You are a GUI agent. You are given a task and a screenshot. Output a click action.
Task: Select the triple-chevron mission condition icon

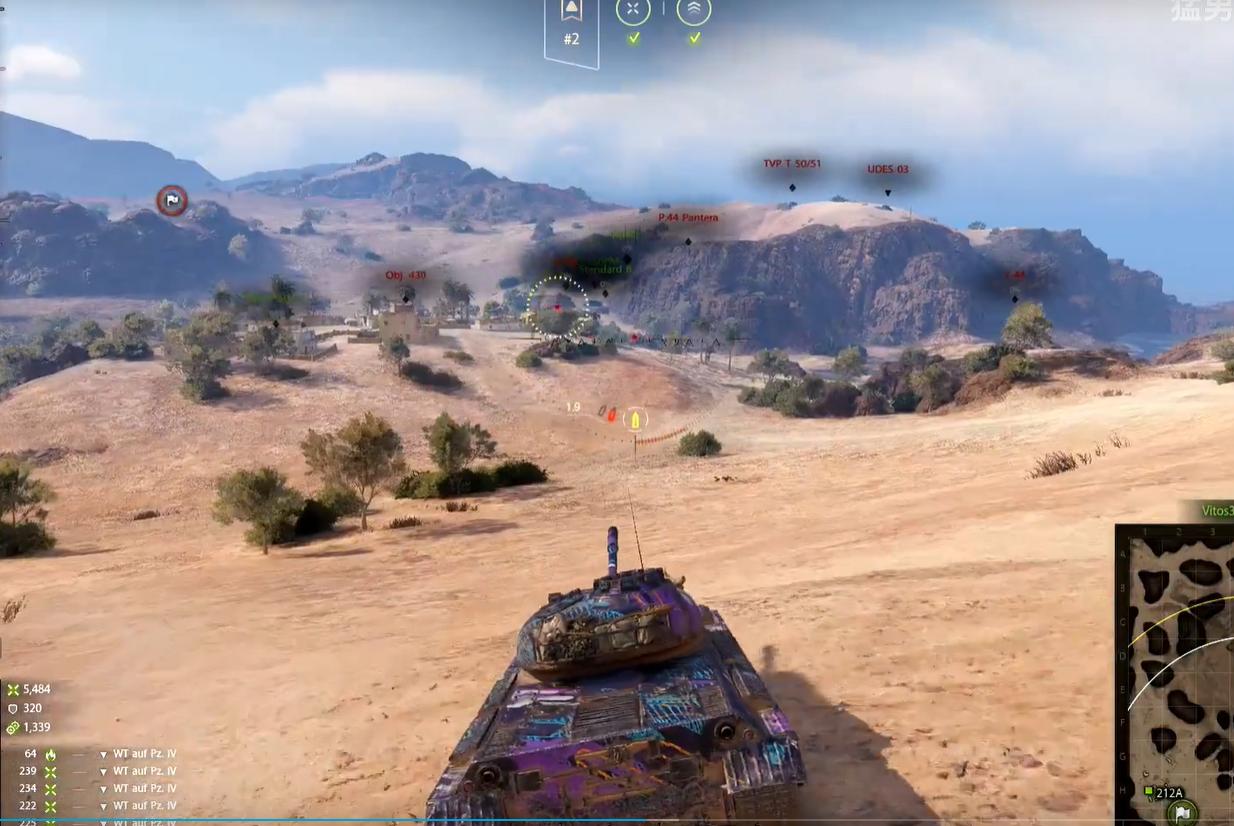coord(694,11)
